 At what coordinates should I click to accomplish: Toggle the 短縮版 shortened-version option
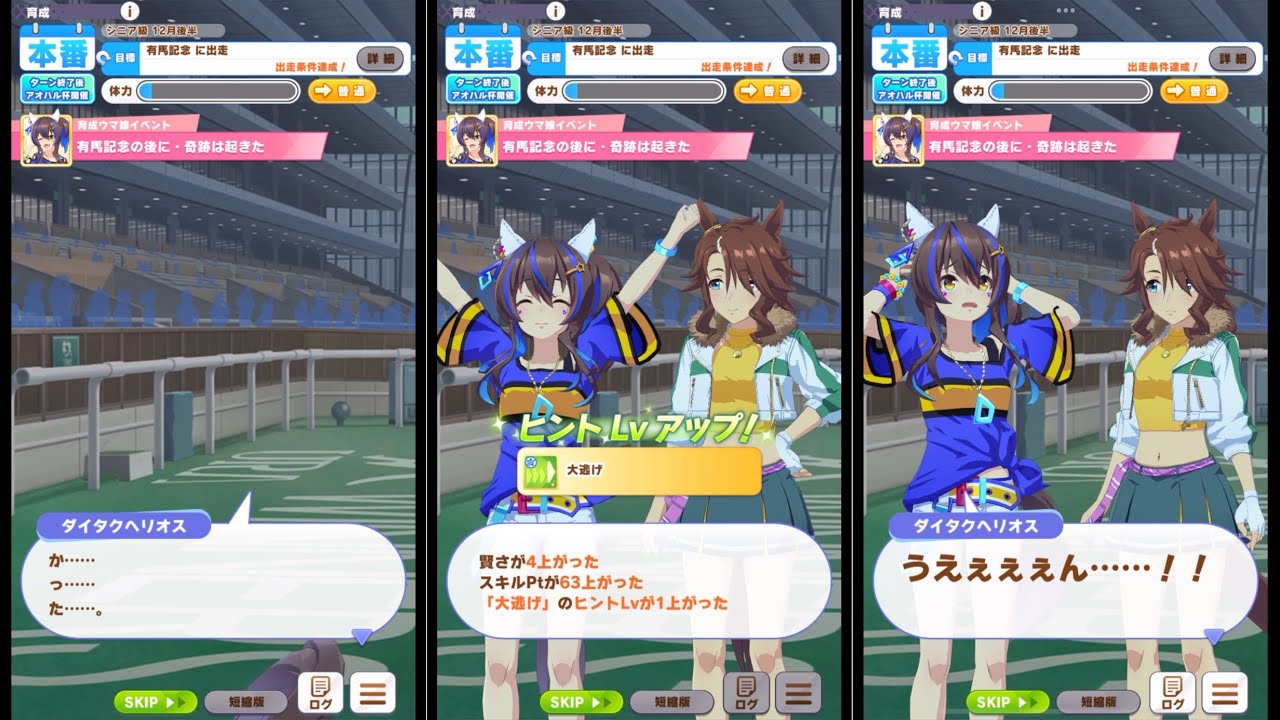click(x=245, y=702)
